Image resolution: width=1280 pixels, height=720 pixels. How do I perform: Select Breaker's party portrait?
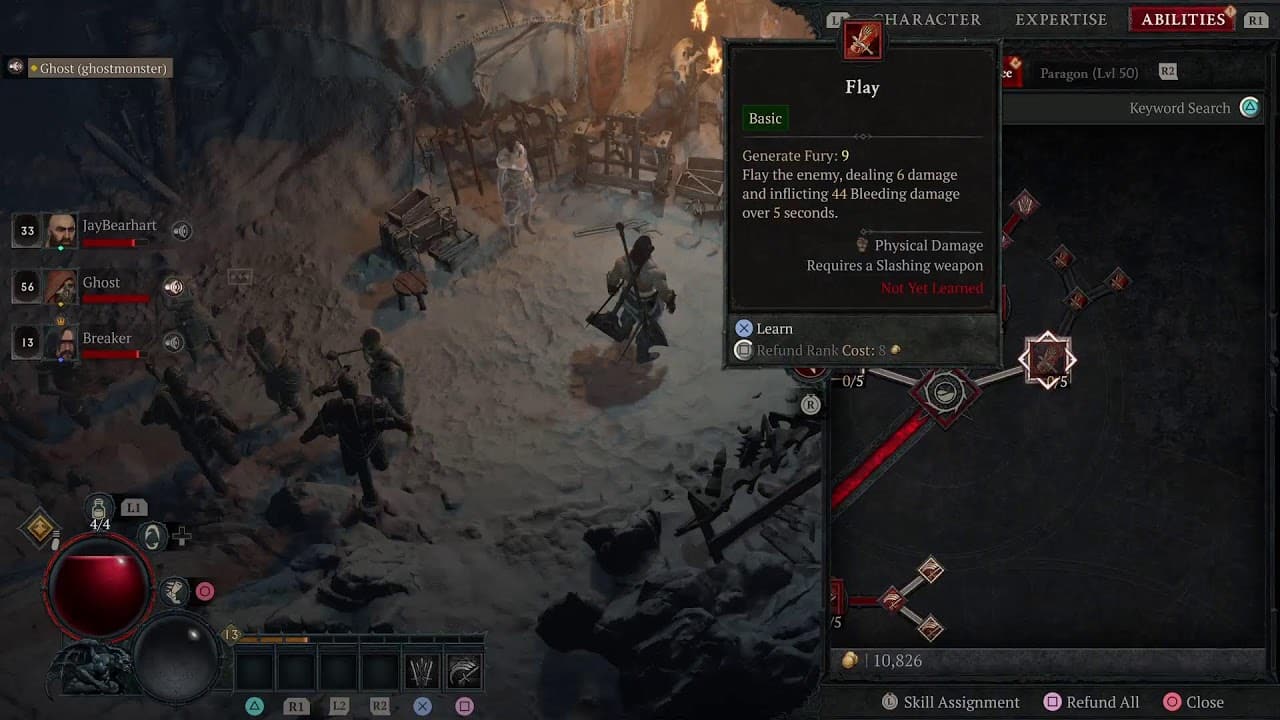(61, 343)
